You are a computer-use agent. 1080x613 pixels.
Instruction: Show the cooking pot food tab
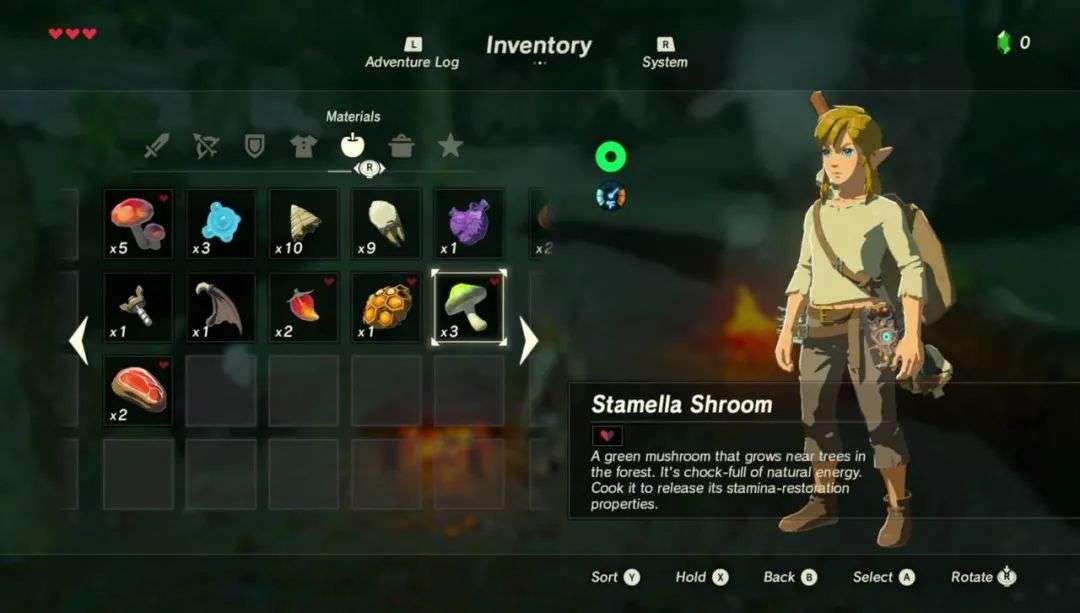pos(401,147)
